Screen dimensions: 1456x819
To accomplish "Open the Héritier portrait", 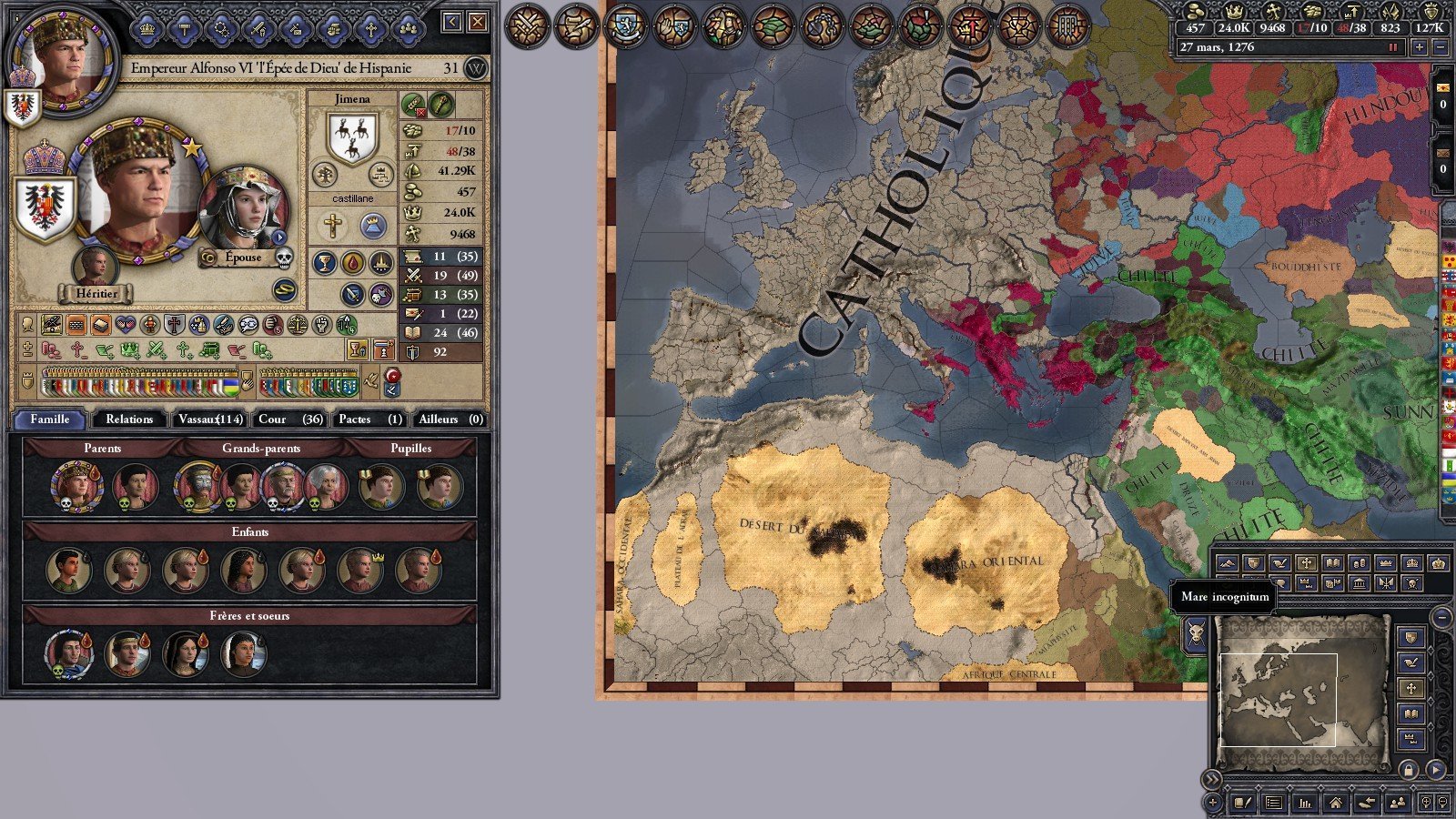I will click(96, 266).
